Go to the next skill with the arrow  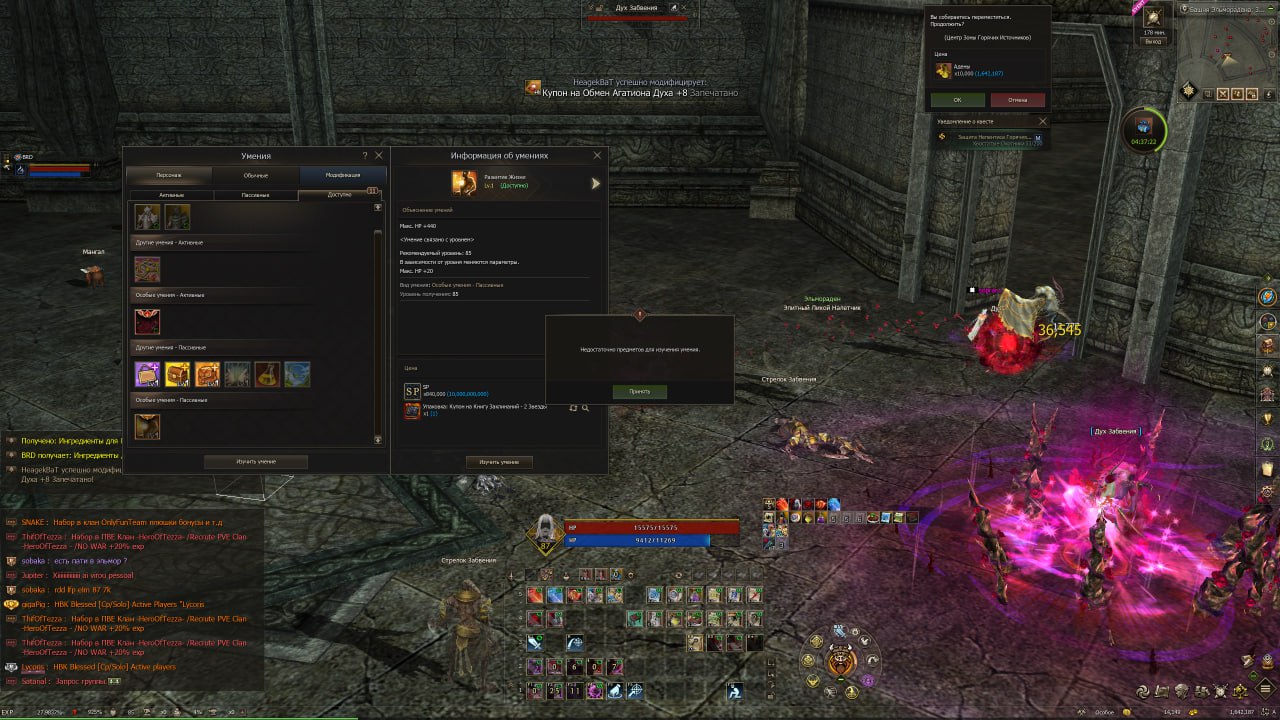tap(595, 184)
